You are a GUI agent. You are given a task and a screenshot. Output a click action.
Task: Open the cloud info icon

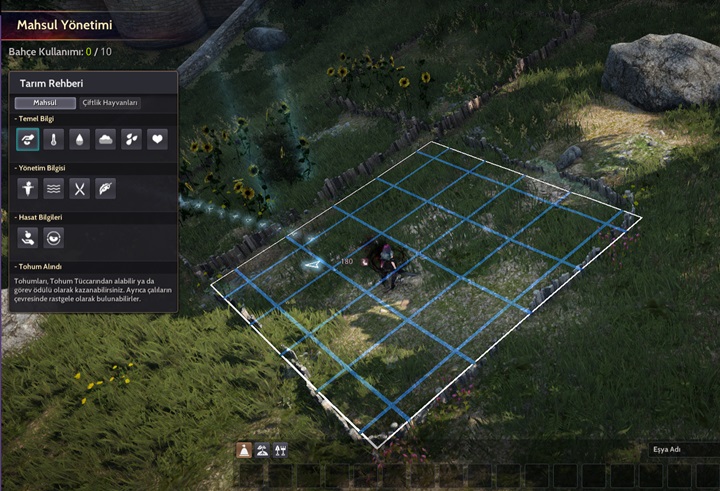[106, 139]
